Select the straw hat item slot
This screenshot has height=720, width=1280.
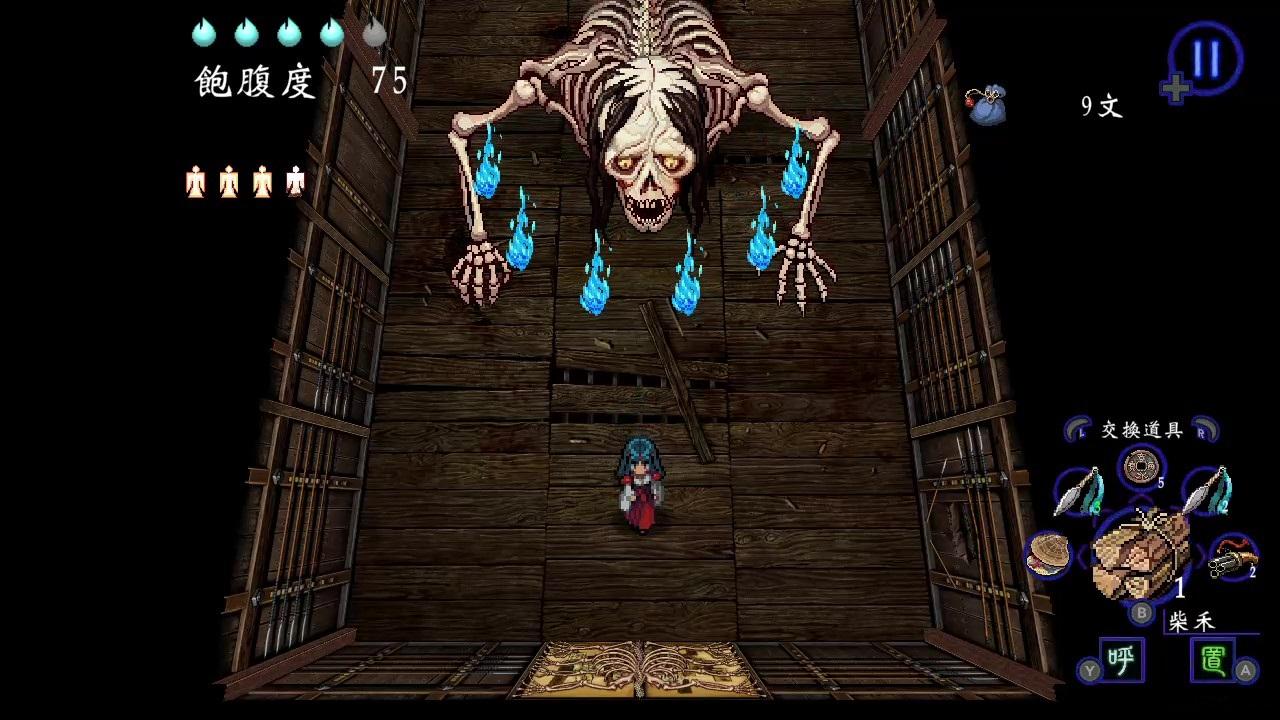point(1048,554)
